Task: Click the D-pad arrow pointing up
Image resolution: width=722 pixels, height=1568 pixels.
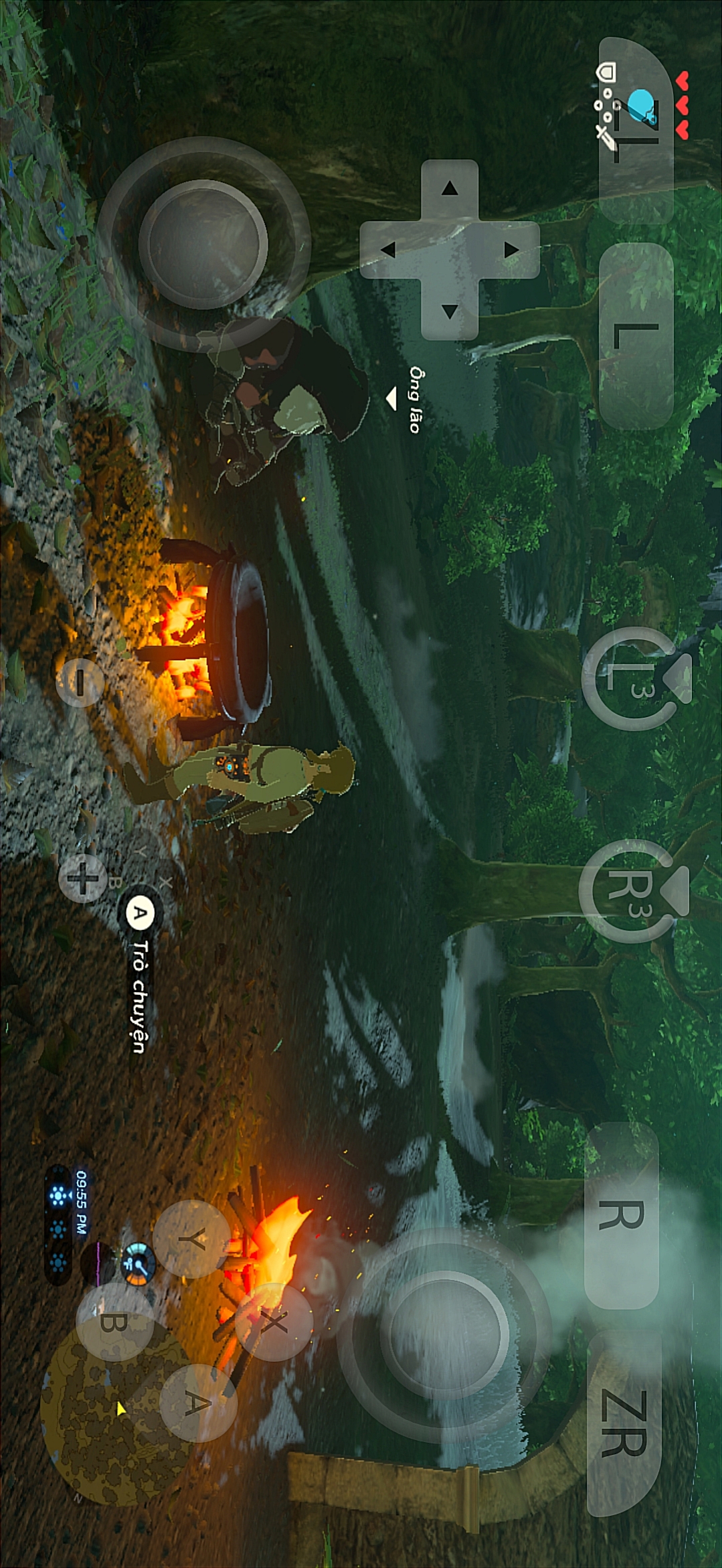Action: click(x=512, y=250)
